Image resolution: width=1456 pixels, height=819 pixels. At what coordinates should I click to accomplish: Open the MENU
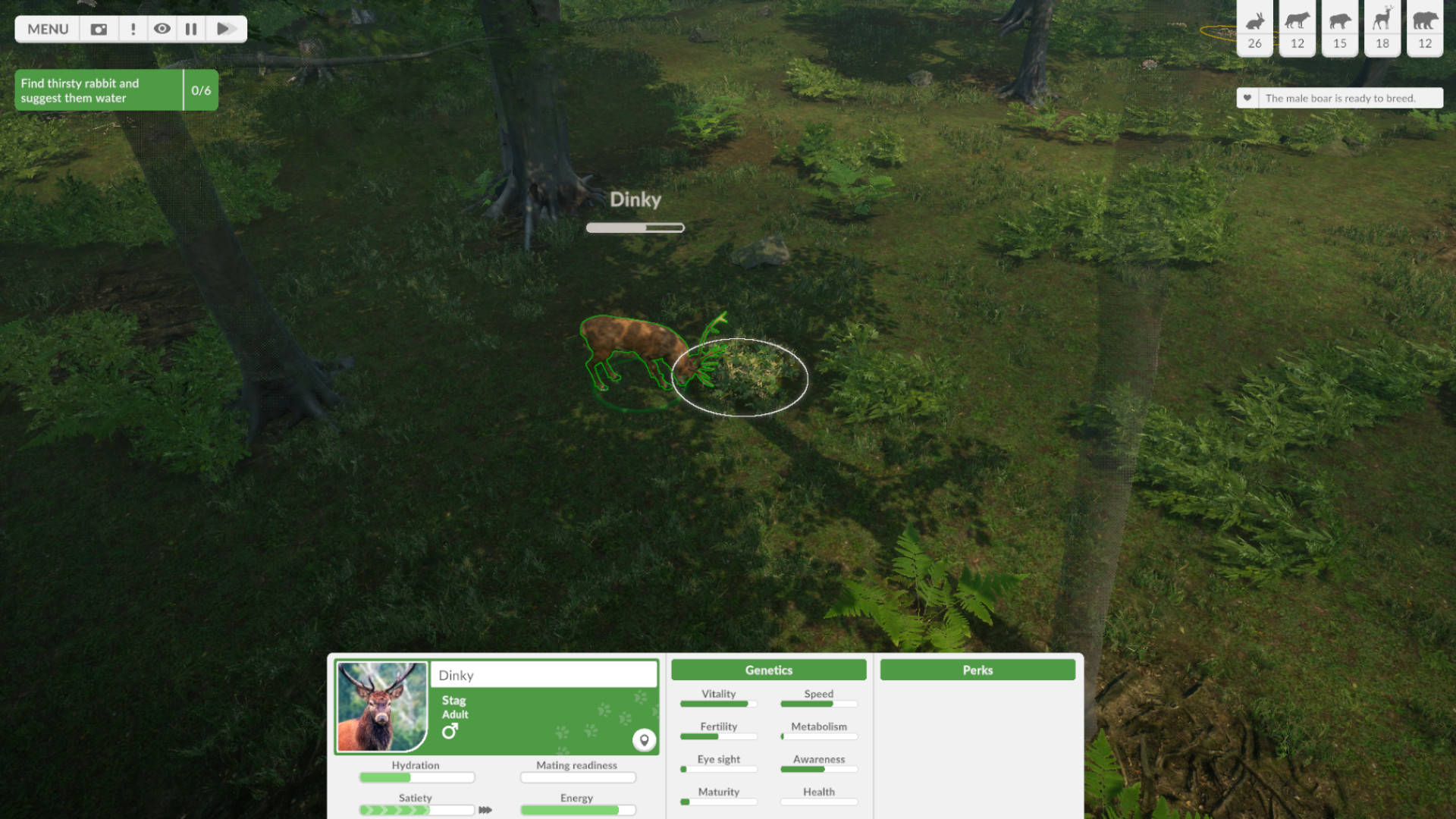pos(47,29)
